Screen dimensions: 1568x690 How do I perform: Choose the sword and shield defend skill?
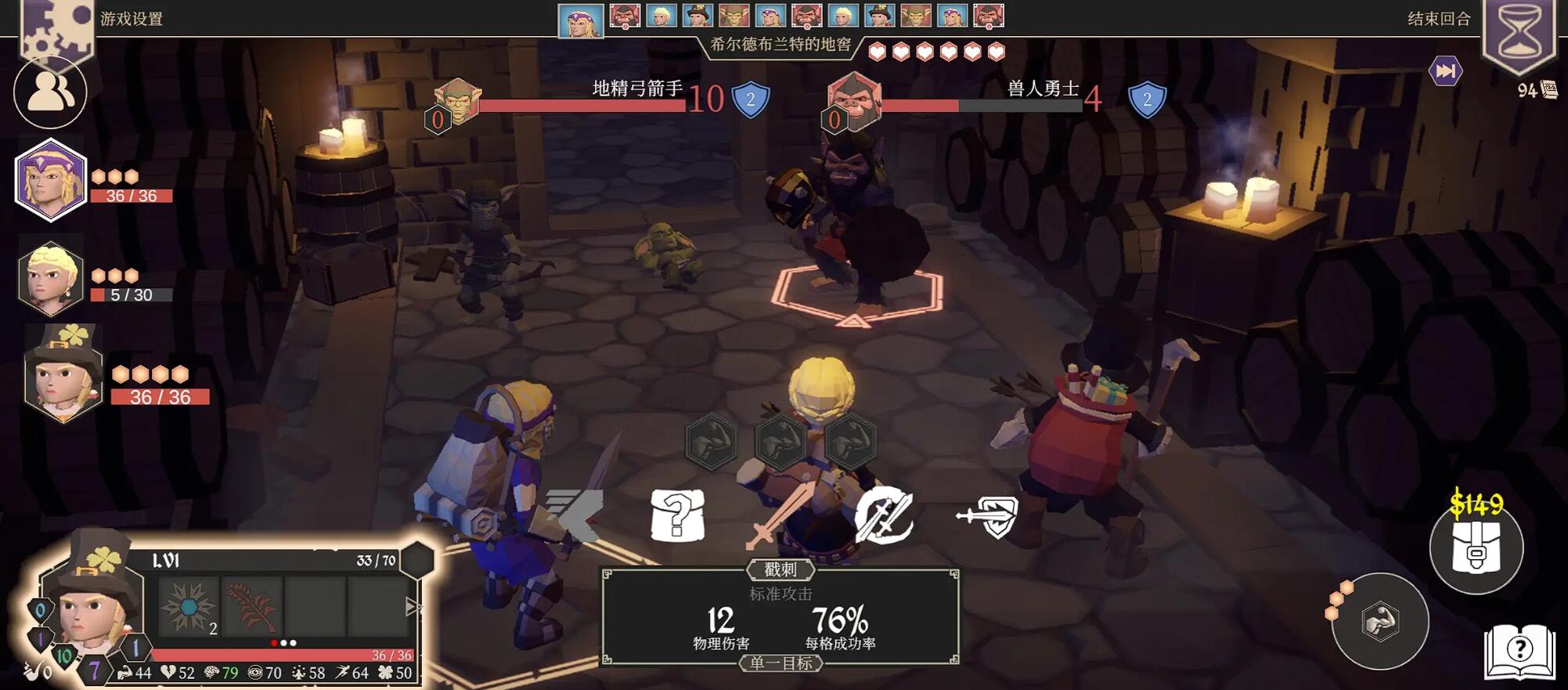click(x=988, y=516)
